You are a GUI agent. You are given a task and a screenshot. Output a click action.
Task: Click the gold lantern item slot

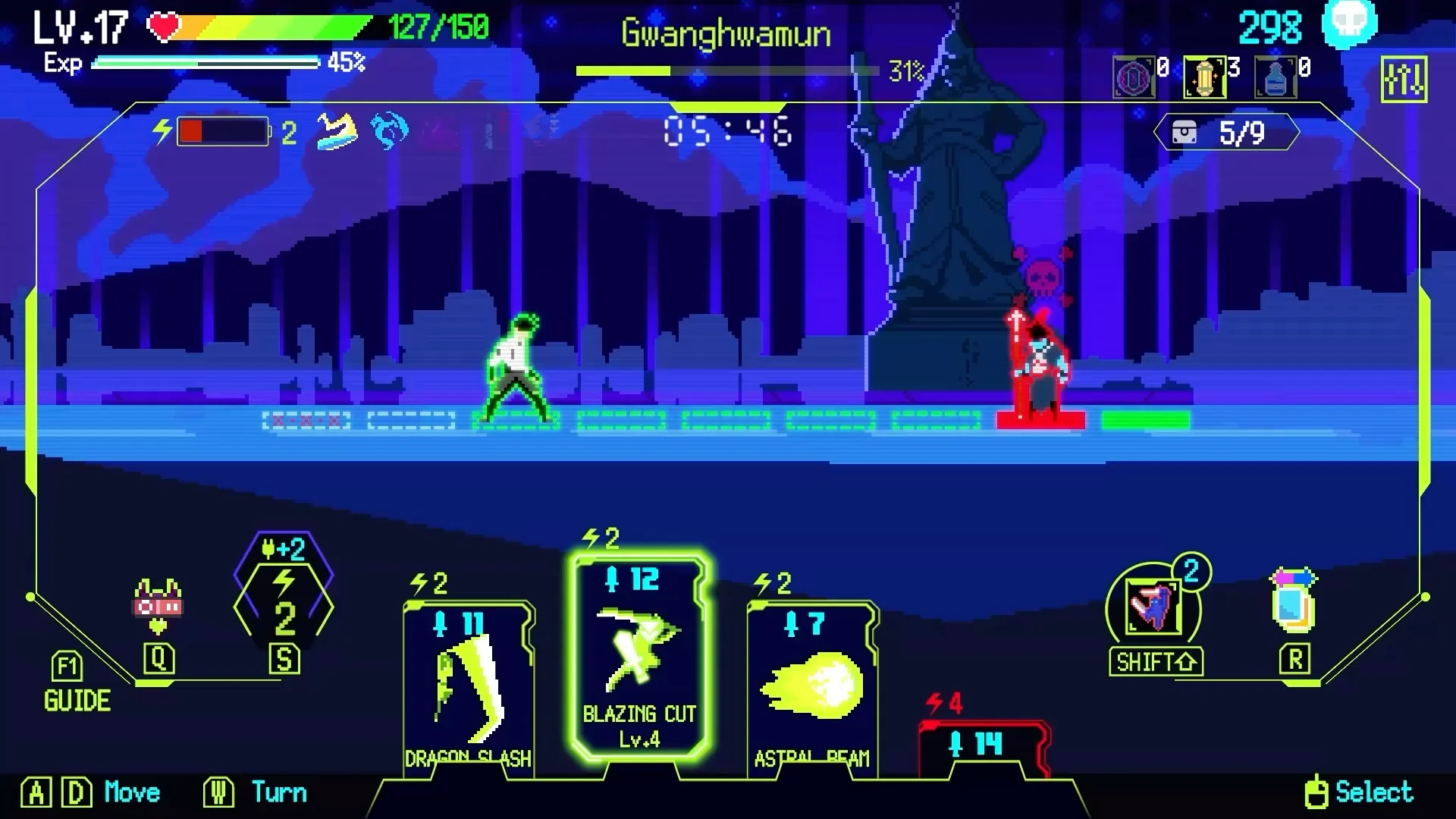[1204, 77]
